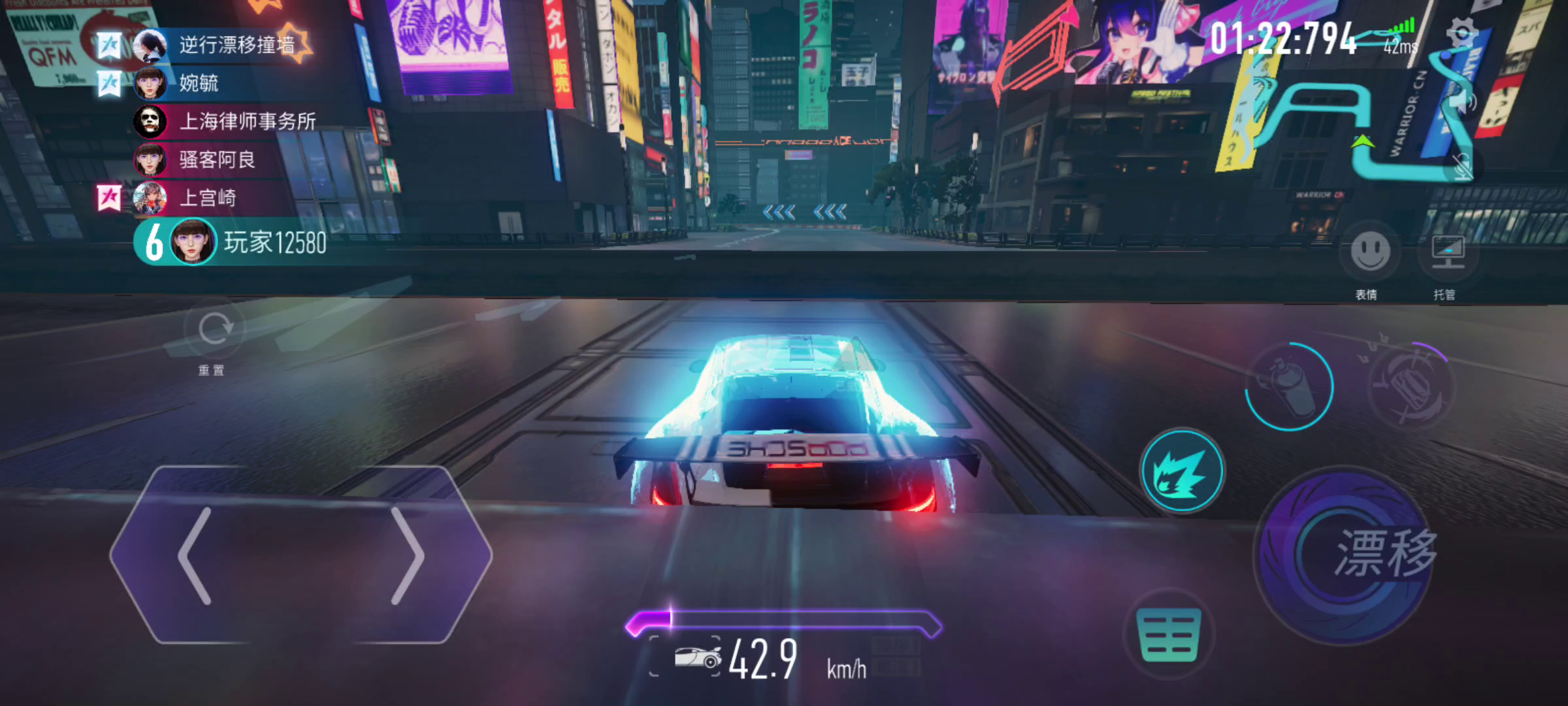1568x706 pixels.
Task: Select player 上海律师事务所 in the ranking list
Action: click(247, 122)
